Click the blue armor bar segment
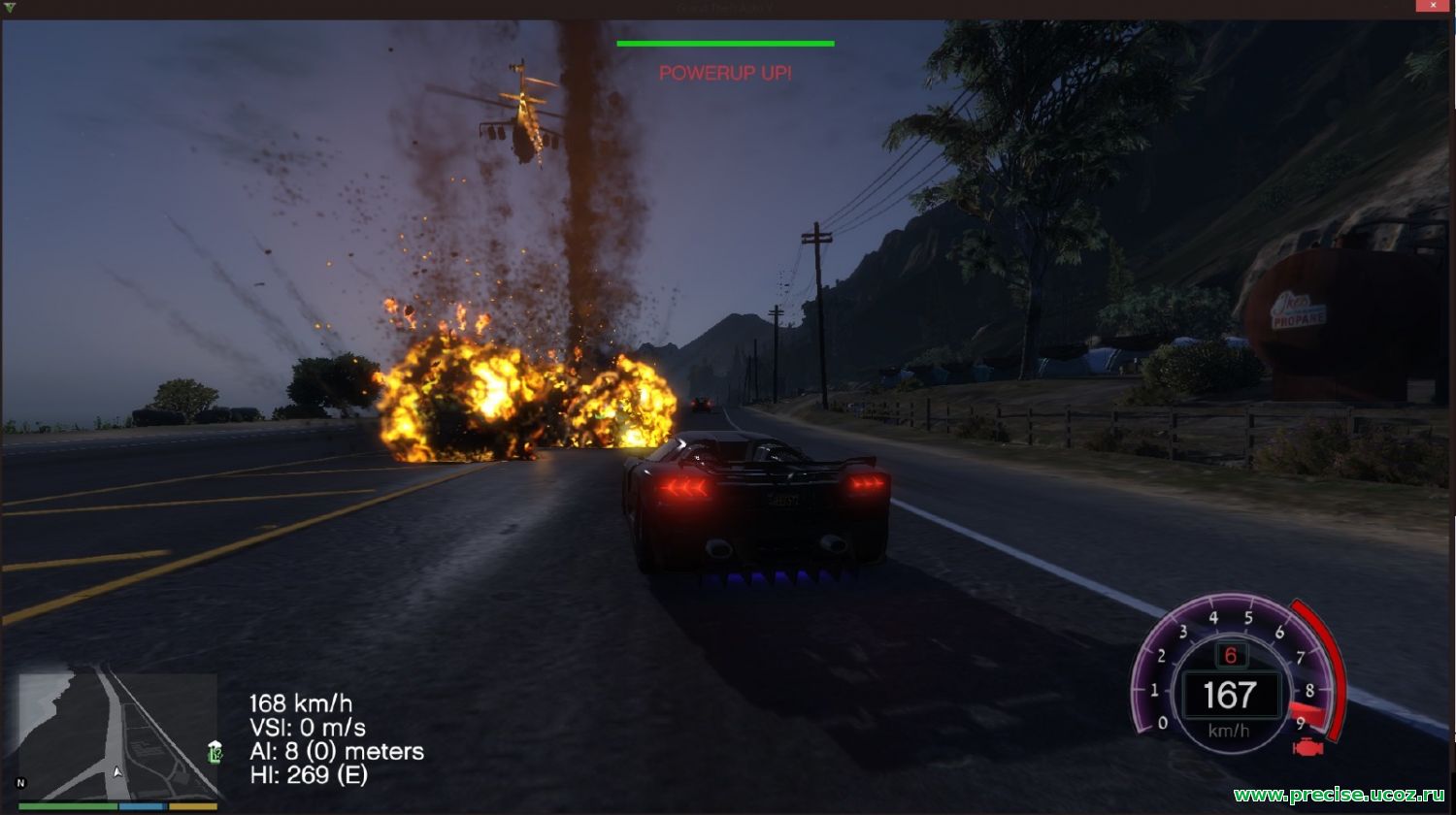The height and width of the screenshot is (815, 1456). pos(144,805)
